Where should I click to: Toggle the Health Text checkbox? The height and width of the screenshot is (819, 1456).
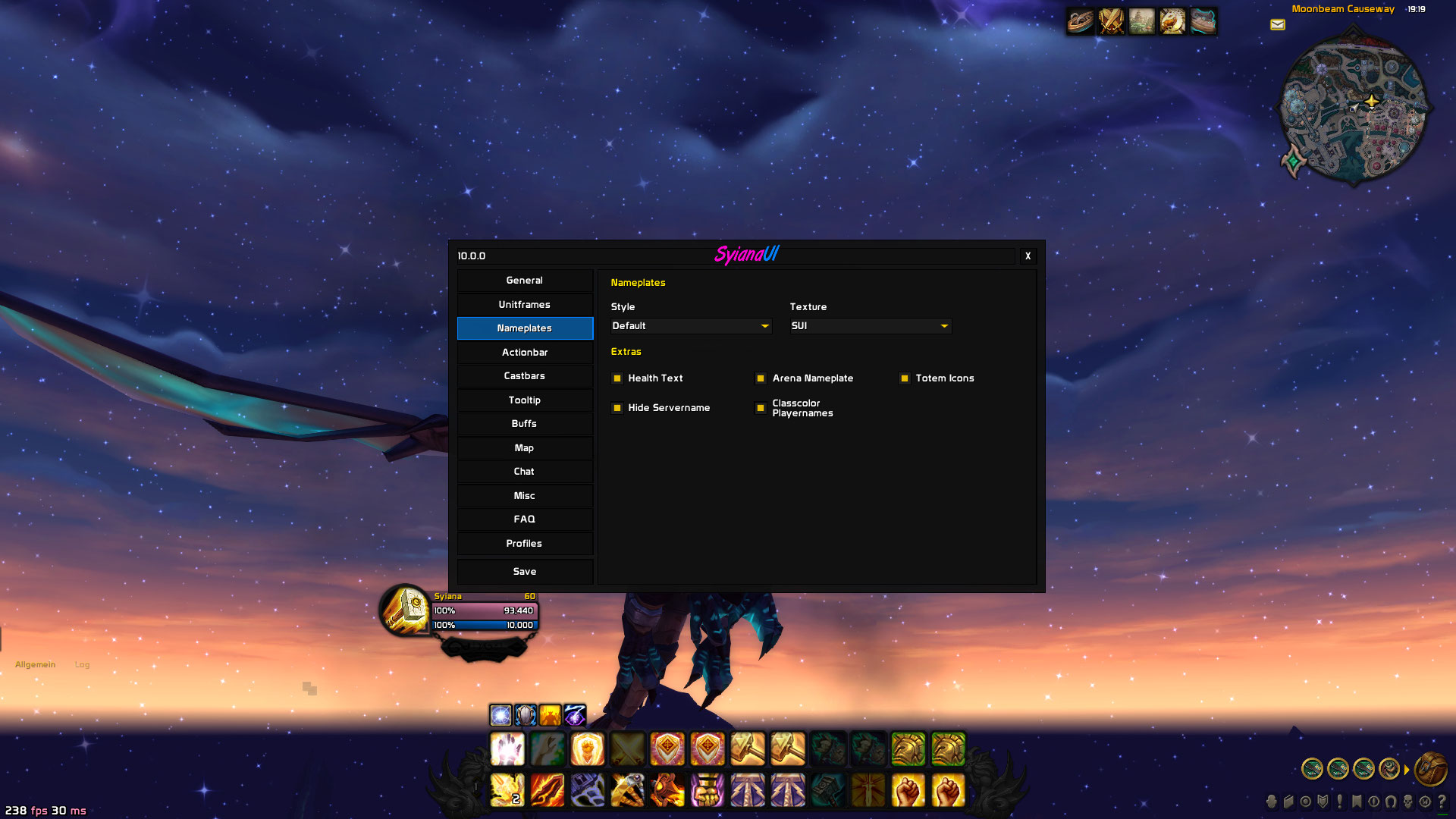coord(617,378)
